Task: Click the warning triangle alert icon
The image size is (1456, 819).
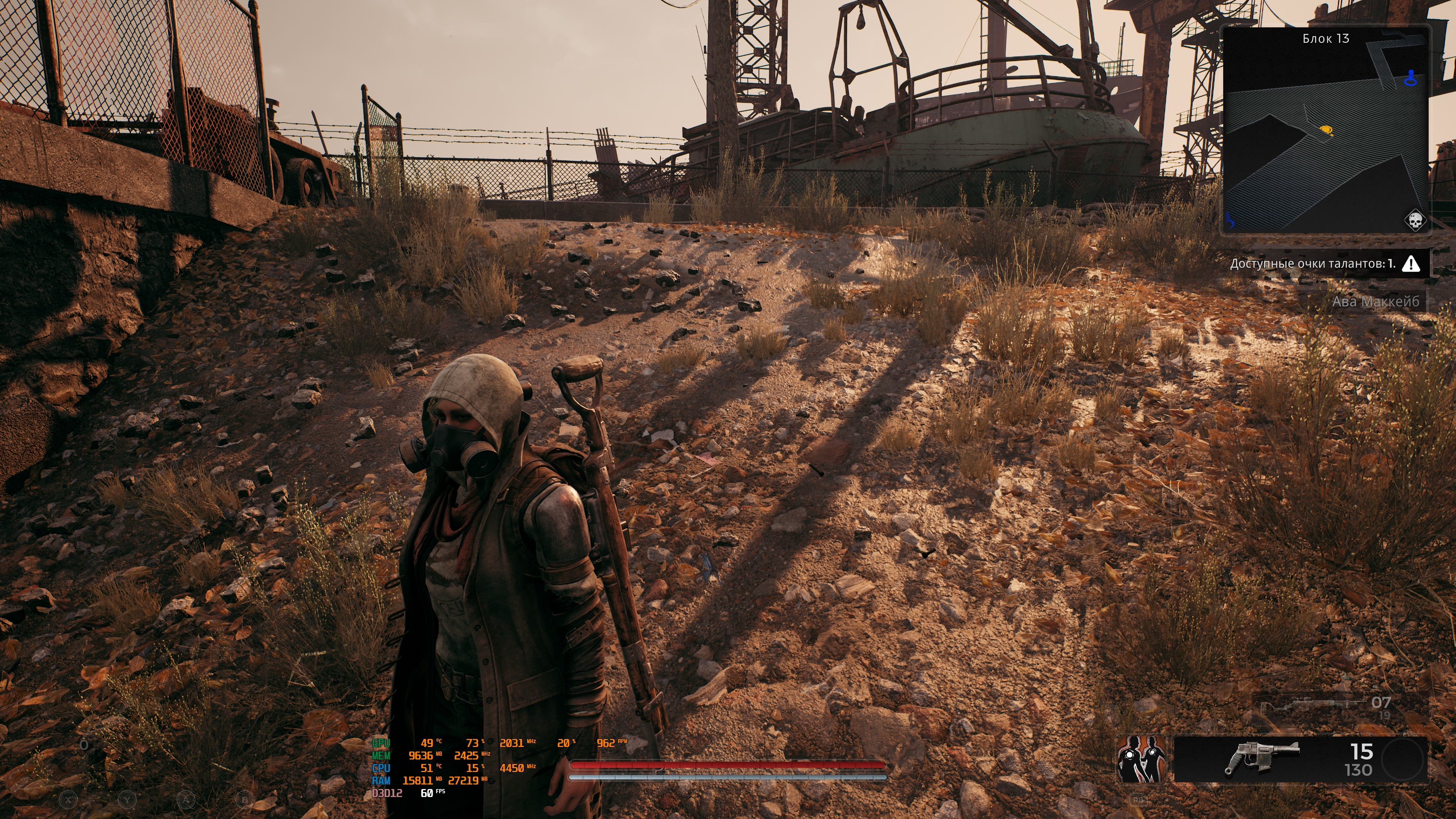Action: [1411, 264]
